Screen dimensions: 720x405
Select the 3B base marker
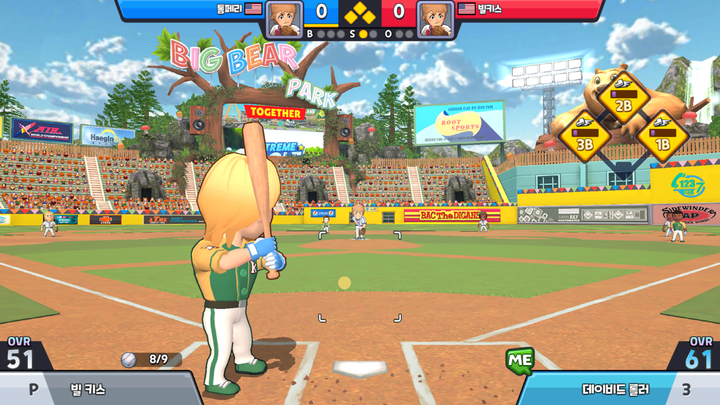[x=585, y=136]
